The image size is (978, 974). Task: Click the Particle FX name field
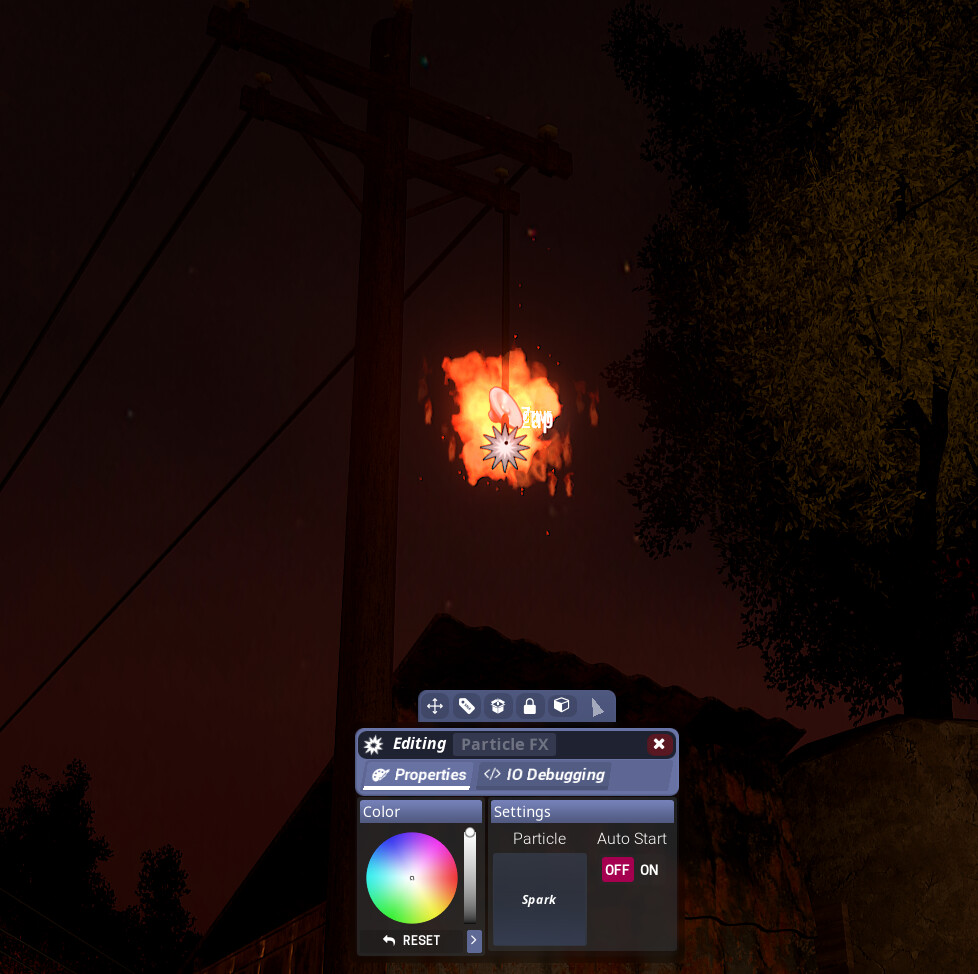pyautogui.click(x=505, y=744)
